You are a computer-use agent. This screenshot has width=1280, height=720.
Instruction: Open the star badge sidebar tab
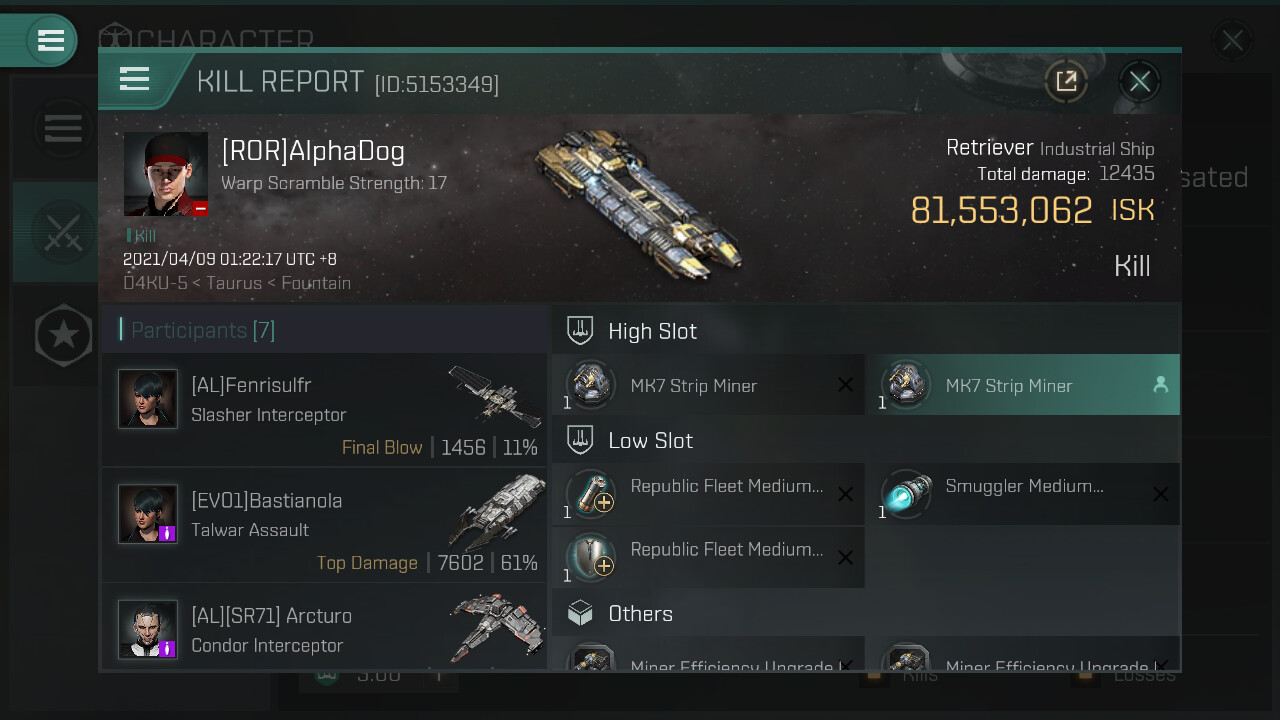coord(63,335)
